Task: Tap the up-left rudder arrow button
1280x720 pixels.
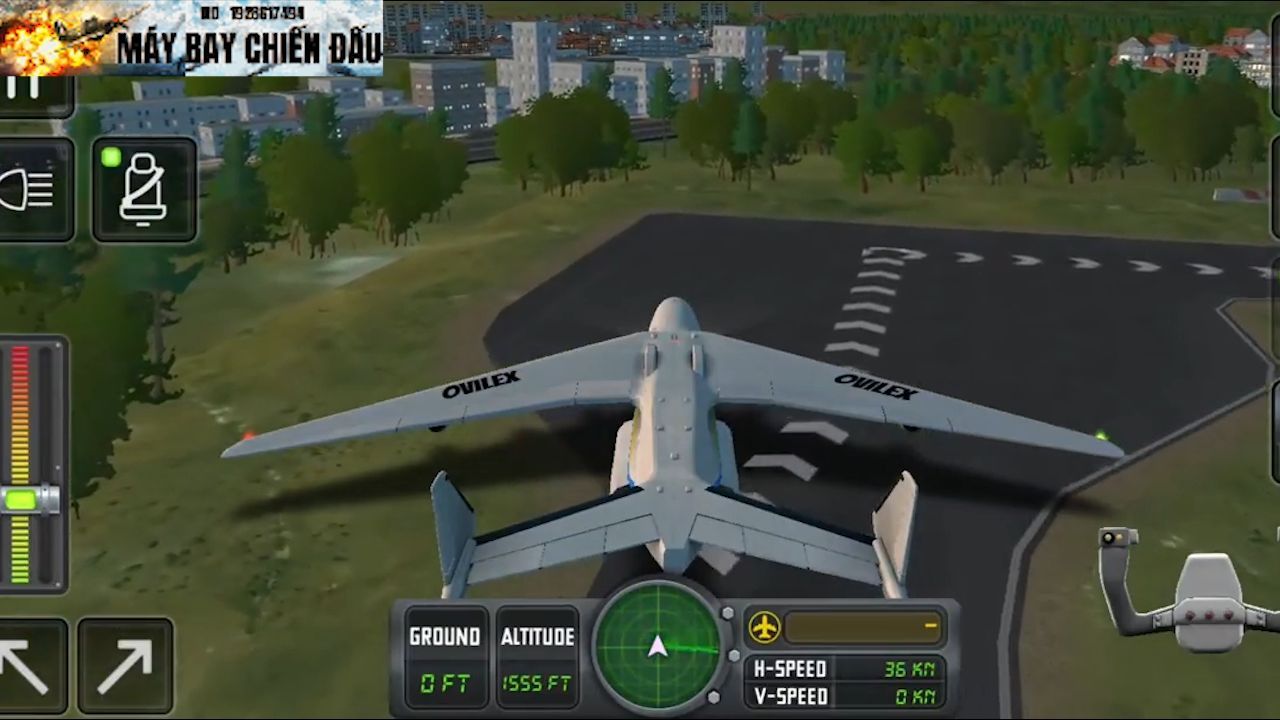Action: click(x=28, y=666)
